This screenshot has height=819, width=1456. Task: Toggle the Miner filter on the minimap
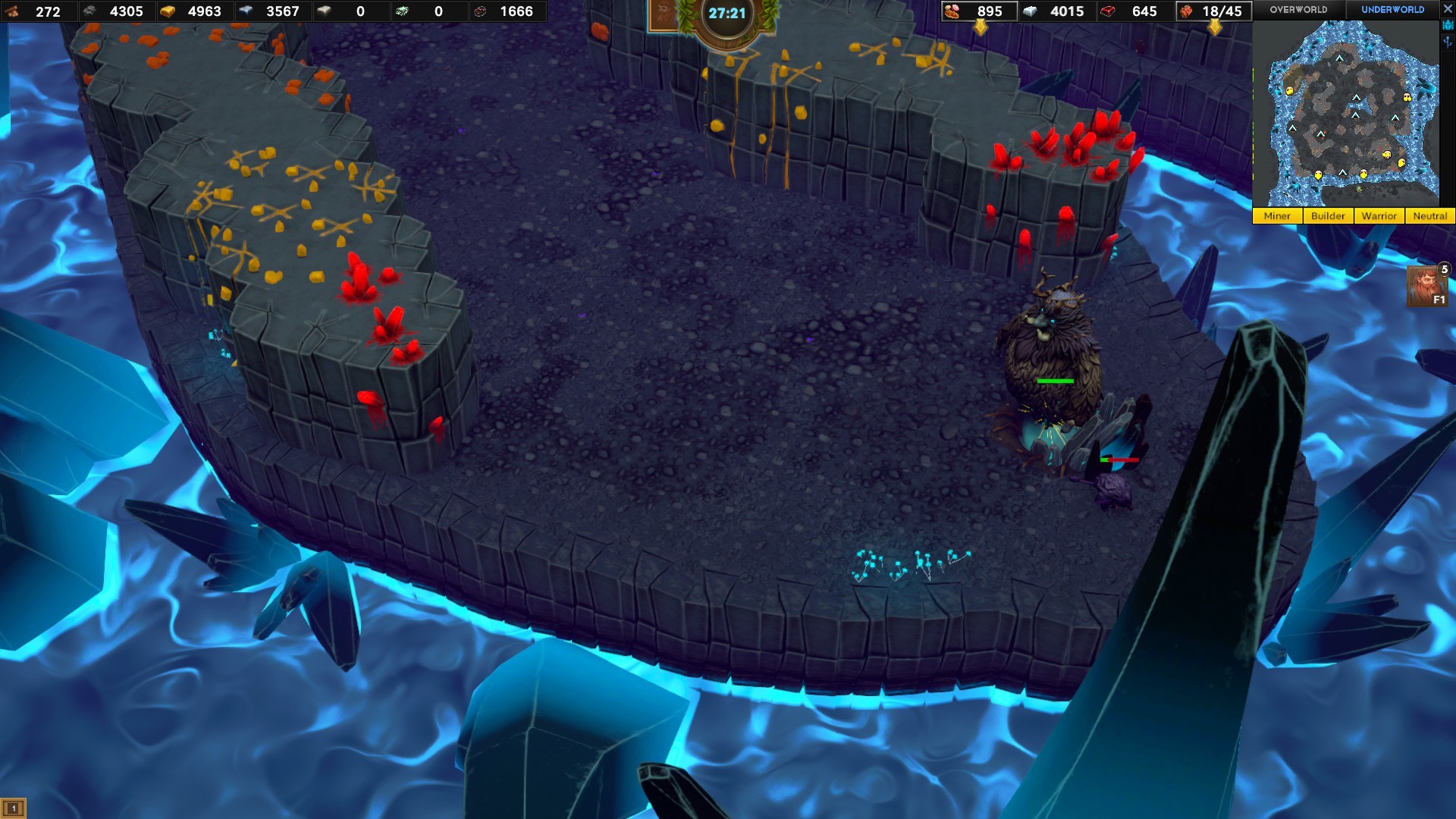click(1277, 216)
